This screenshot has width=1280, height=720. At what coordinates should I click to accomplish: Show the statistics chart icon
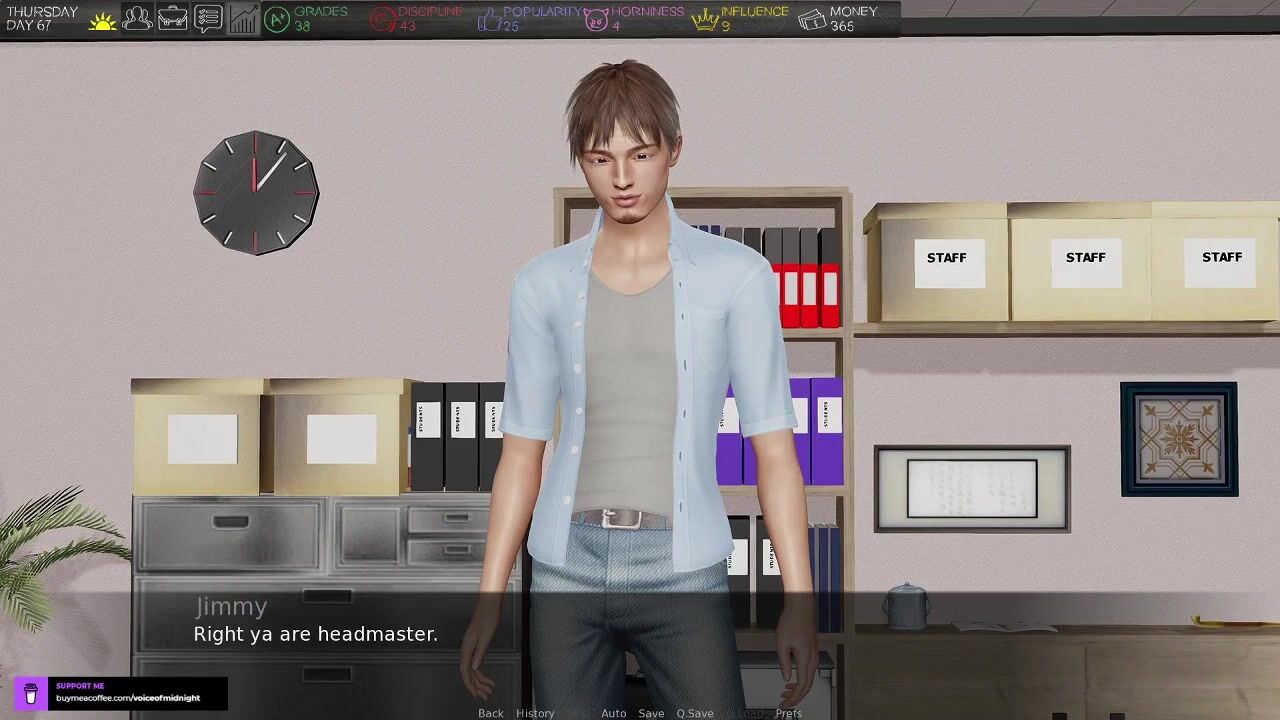(x=242, y=18)
